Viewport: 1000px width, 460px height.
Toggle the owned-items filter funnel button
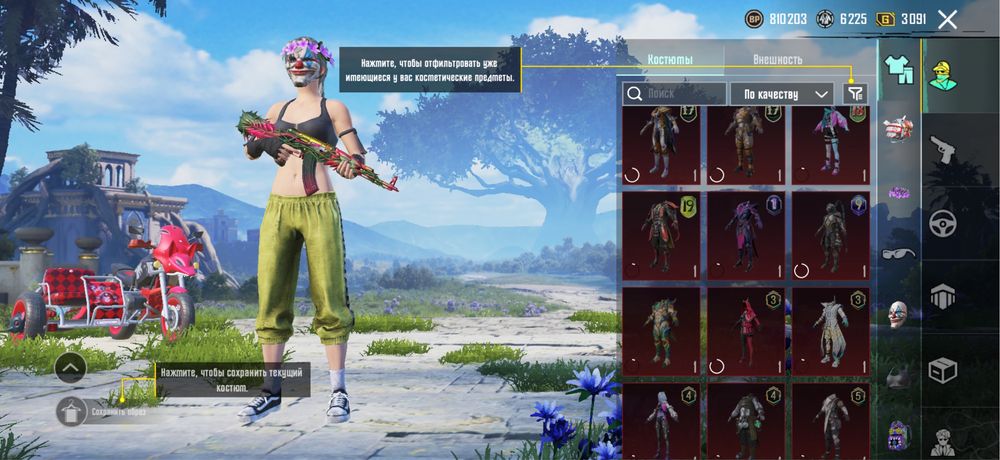(855, 94)
